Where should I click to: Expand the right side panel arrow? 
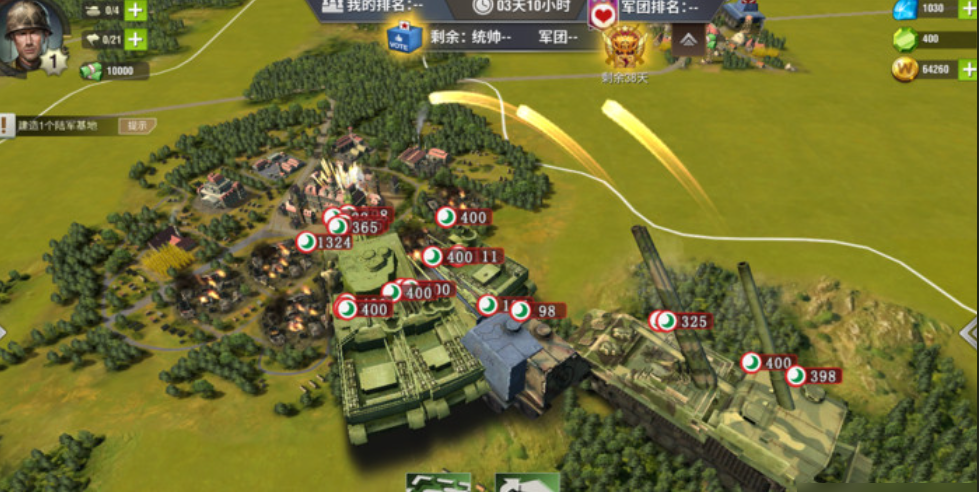pos(968,331)
